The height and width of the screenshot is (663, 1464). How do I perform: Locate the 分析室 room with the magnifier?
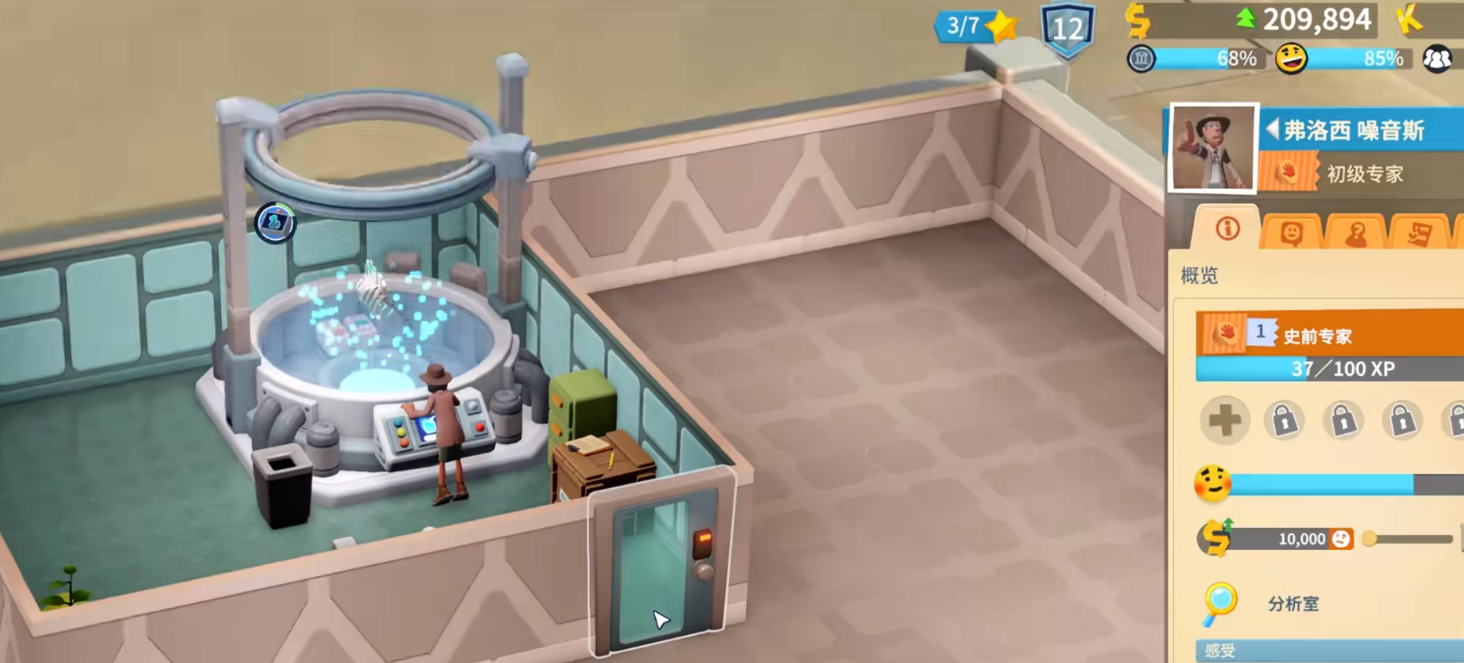pyautogui.click(x=1219, y=603)
